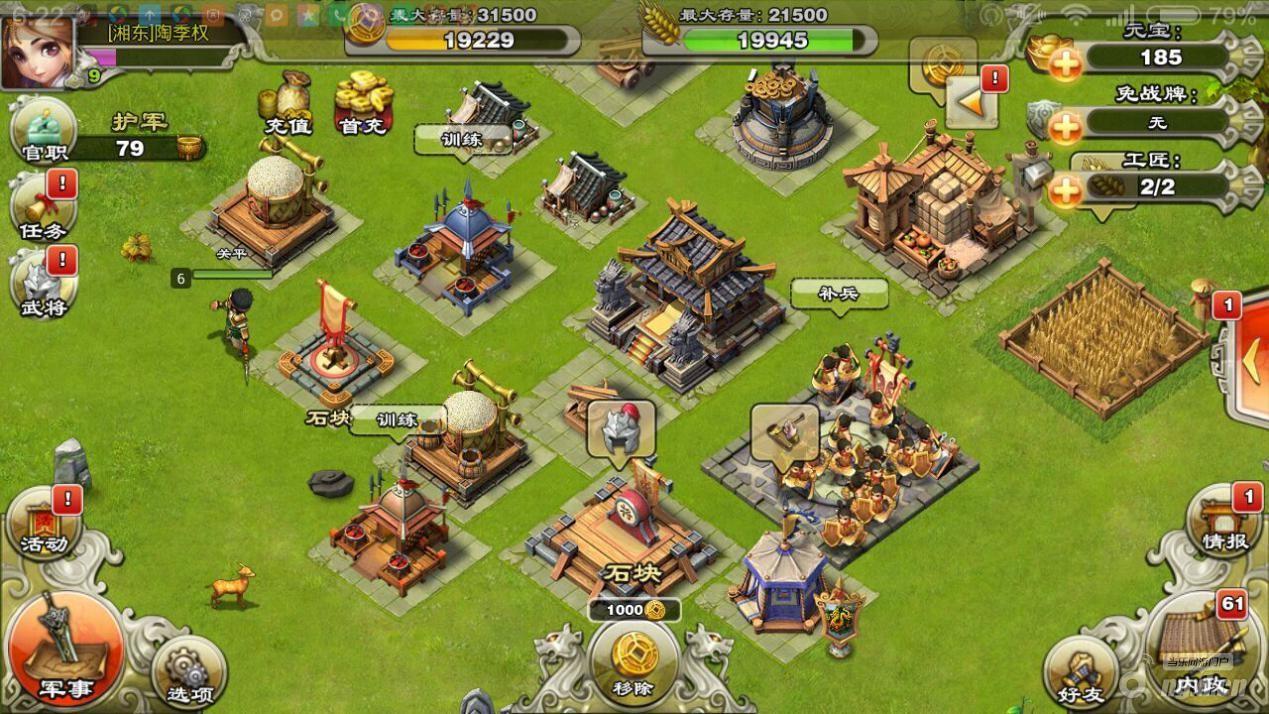
Task: Open the 活动 events panel
Action: pyautogui.click(x=44, y=522)
